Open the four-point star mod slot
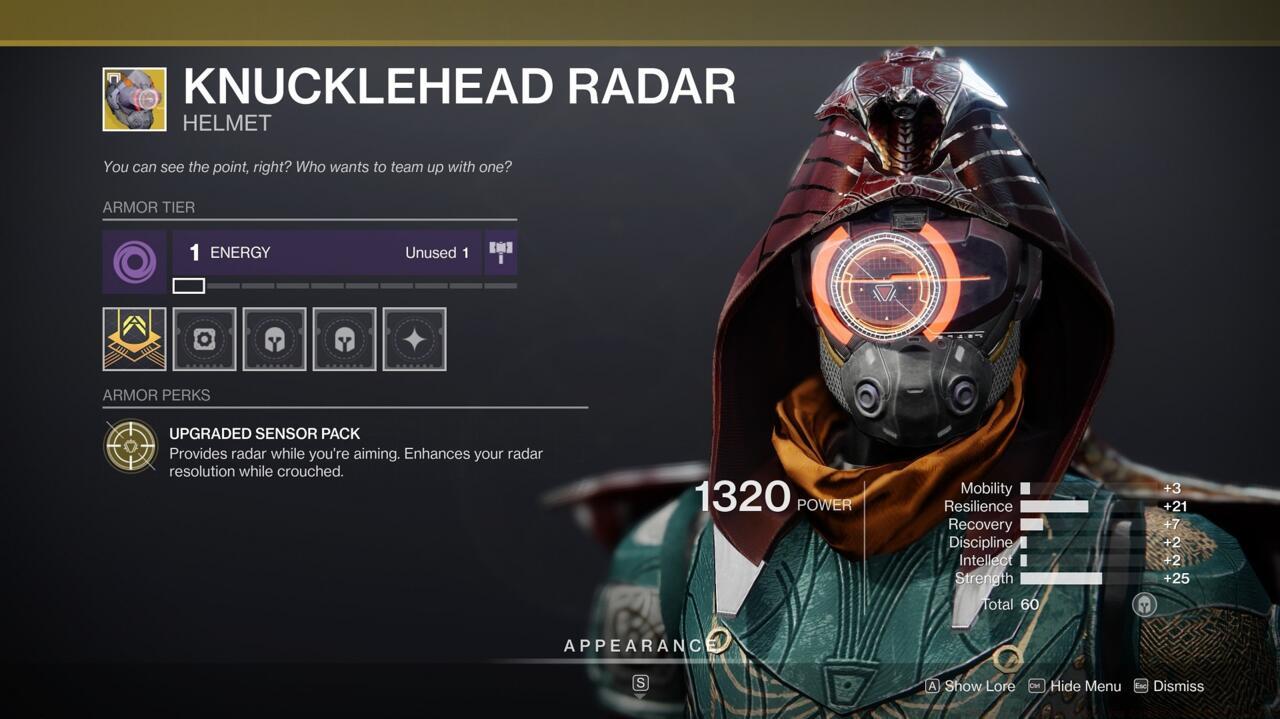1280x719 pixels. tap(414, 339)
